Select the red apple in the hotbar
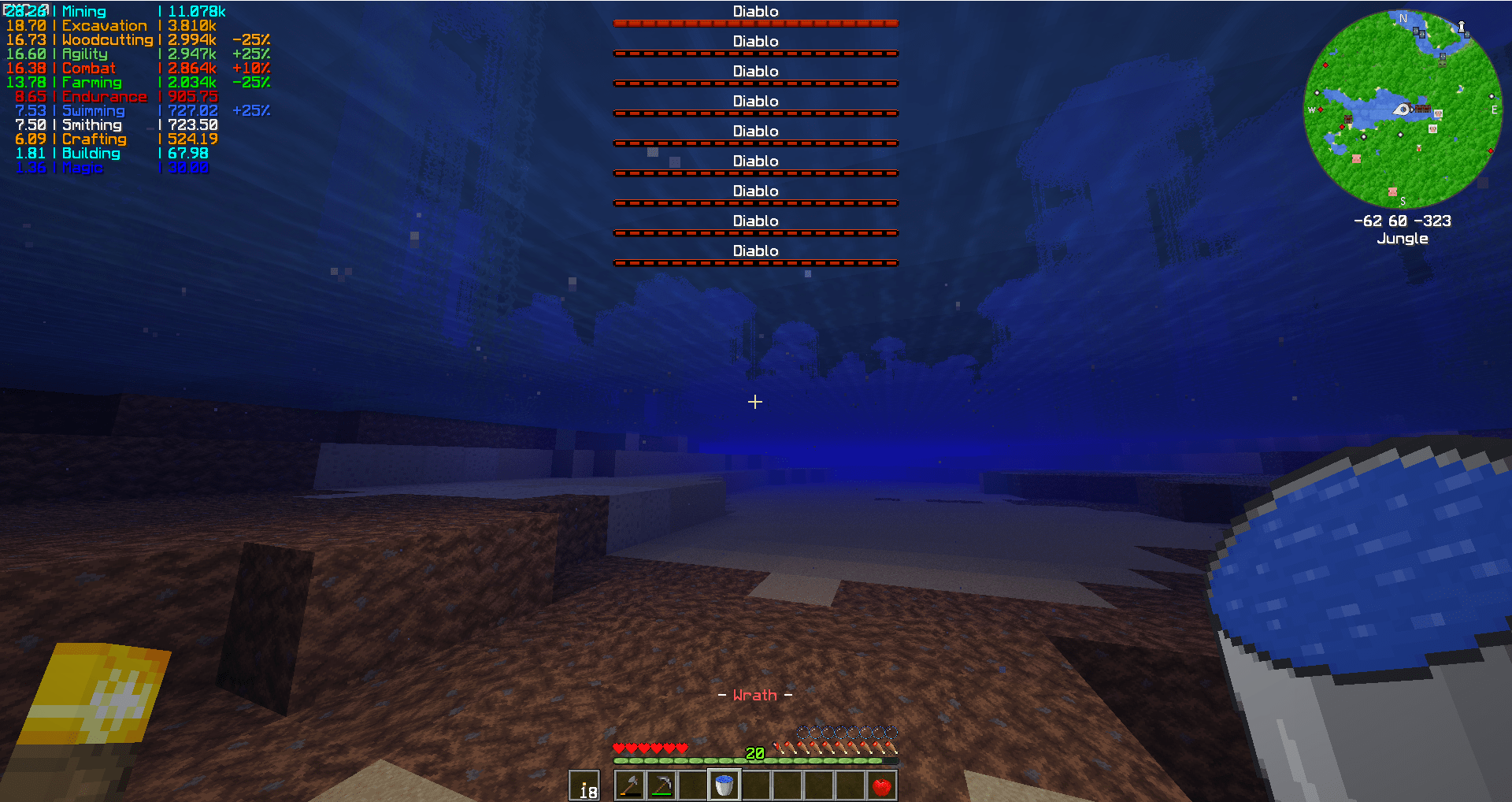1512x802 pixels. [881, 784]
